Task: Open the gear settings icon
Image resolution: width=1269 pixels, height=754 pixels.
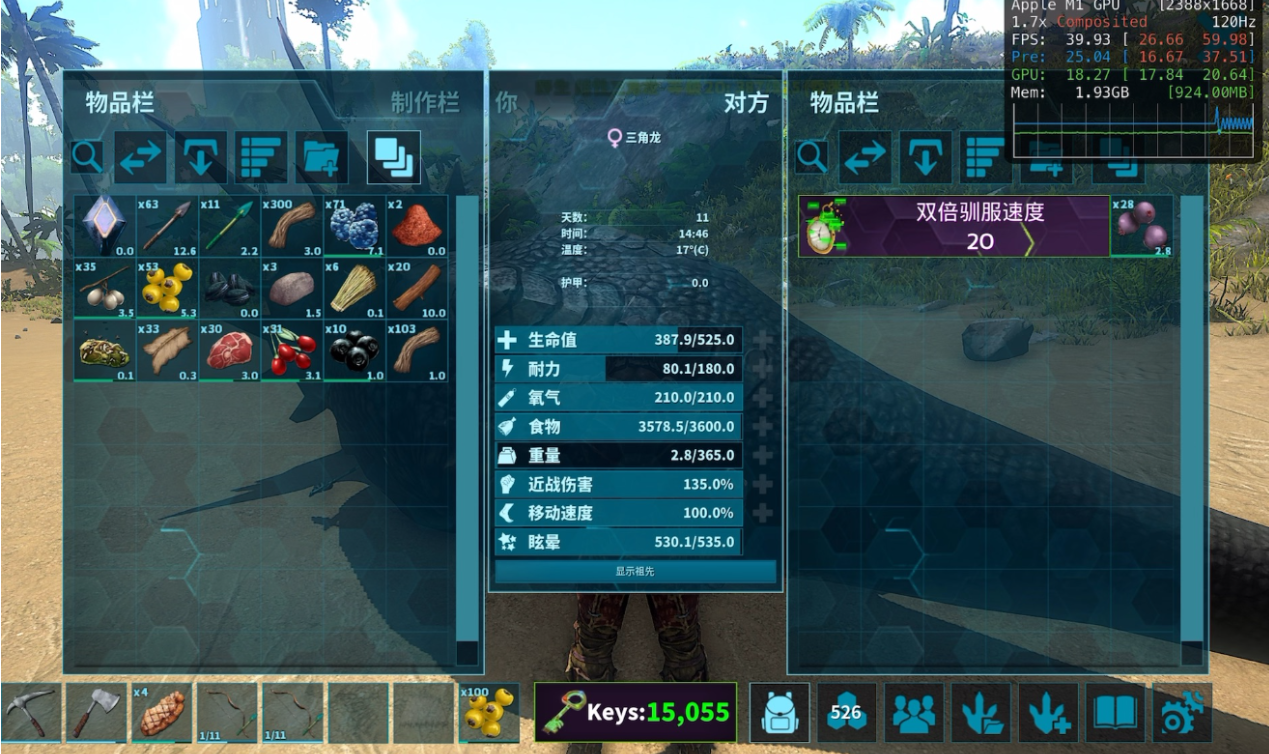Action: (1181, 713)
